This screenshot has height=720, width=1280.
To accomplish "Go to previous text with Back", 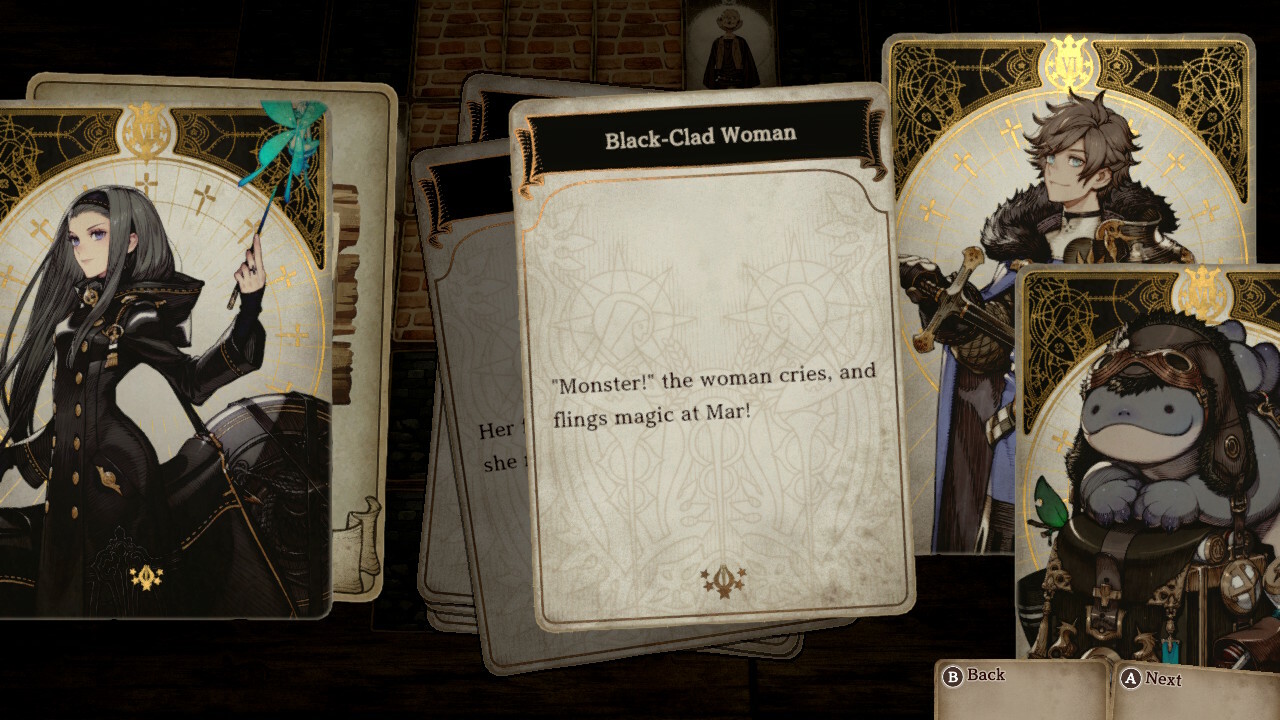I will point(975,676).
